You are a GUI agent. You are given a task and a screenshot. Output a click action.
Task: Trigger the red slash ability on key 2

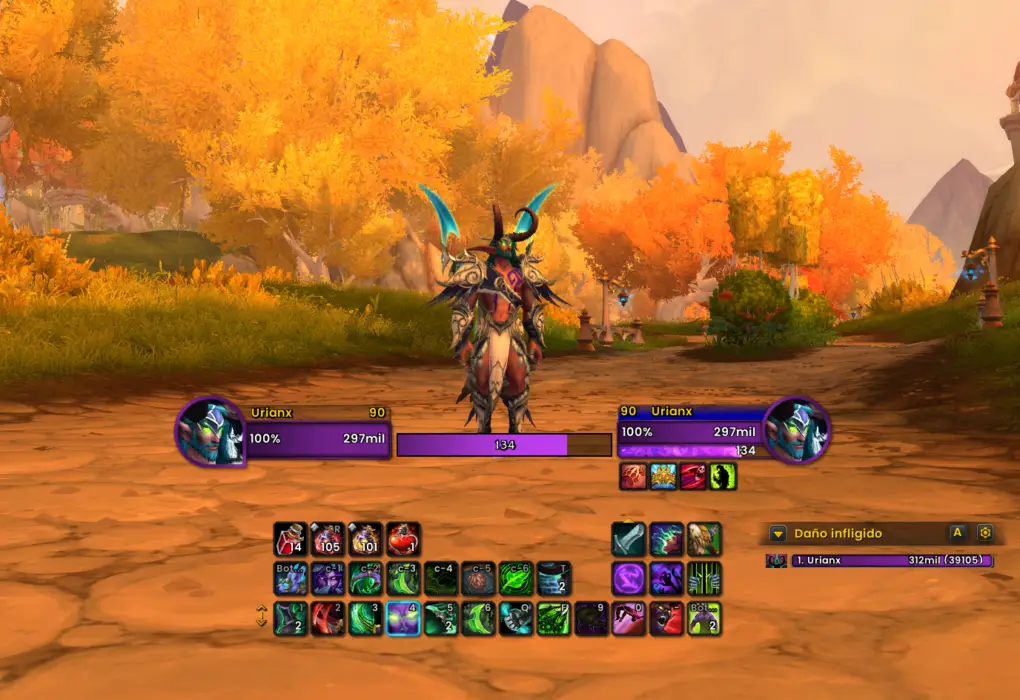(x=328, y=619)
